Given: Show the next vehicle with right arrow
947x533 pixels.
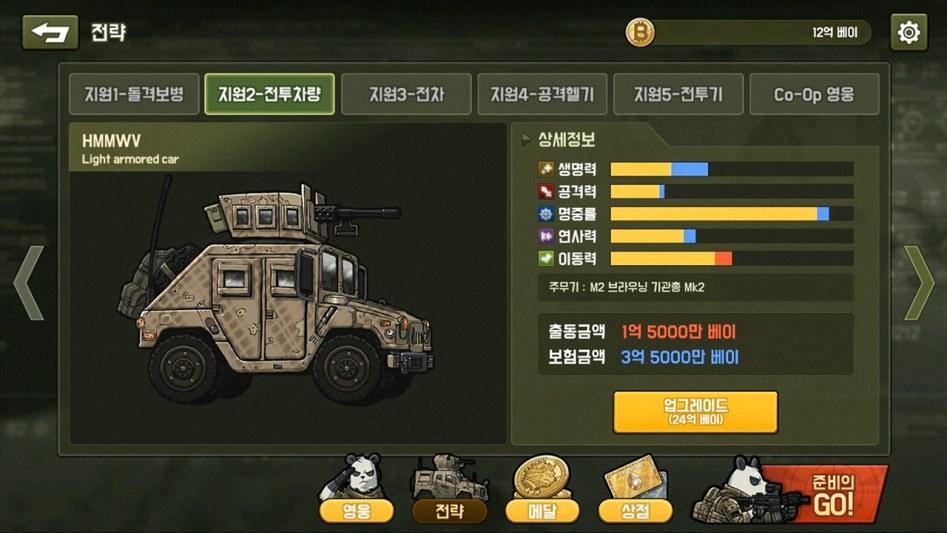Looking at the screenshot, I should point(918,283).
